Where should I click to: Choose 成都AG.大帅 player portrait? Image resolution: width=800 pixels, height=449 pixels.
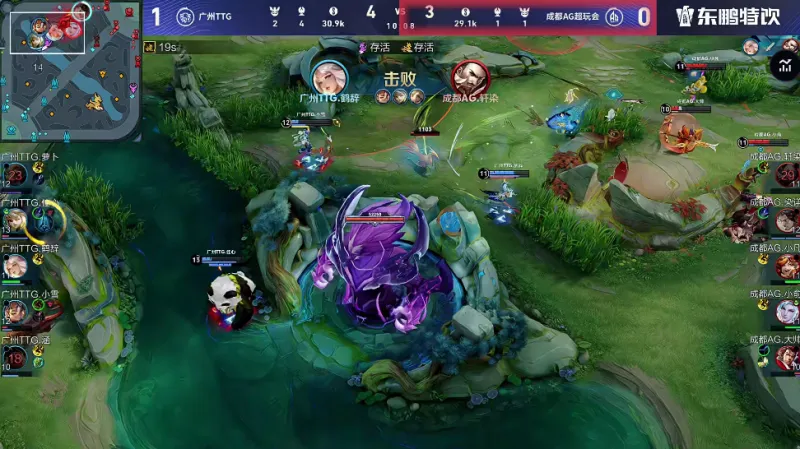tap(785, 357)
